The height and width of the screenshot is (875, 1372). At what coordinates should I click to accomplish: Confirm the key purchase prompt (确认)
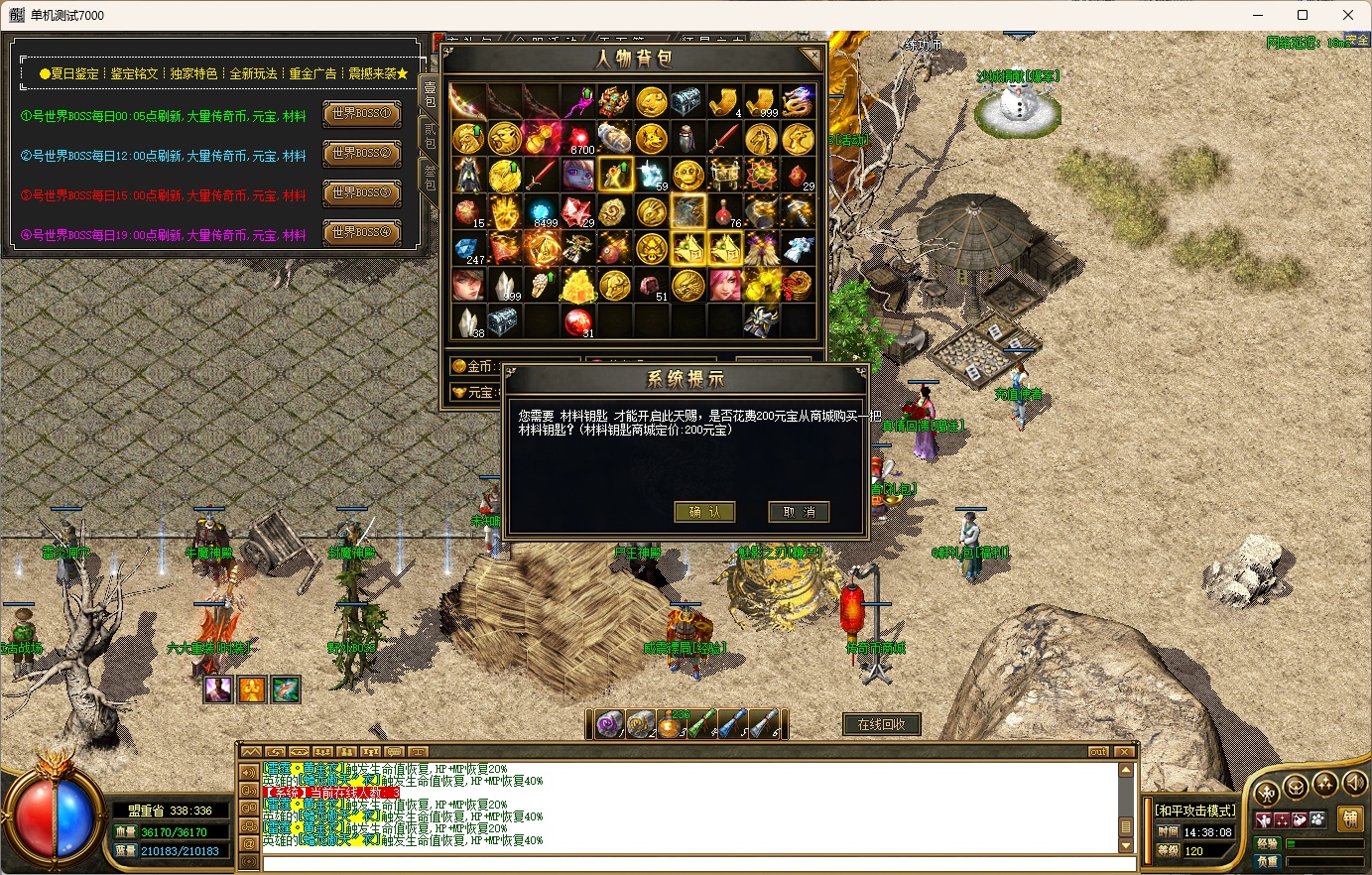tap(704, 512)
